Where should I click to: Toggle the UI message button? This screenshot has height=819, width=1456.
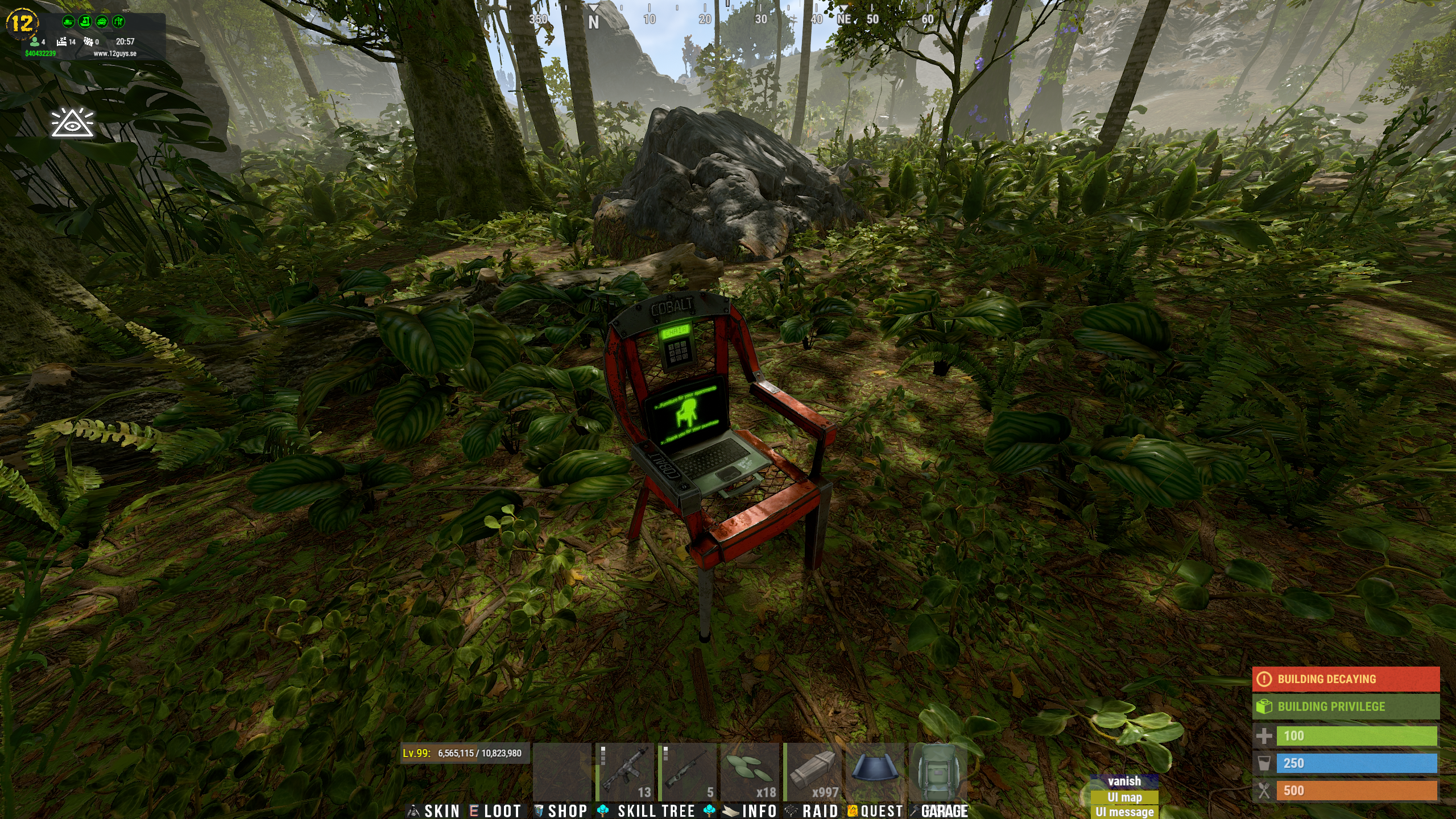[x=1124, y=812]
